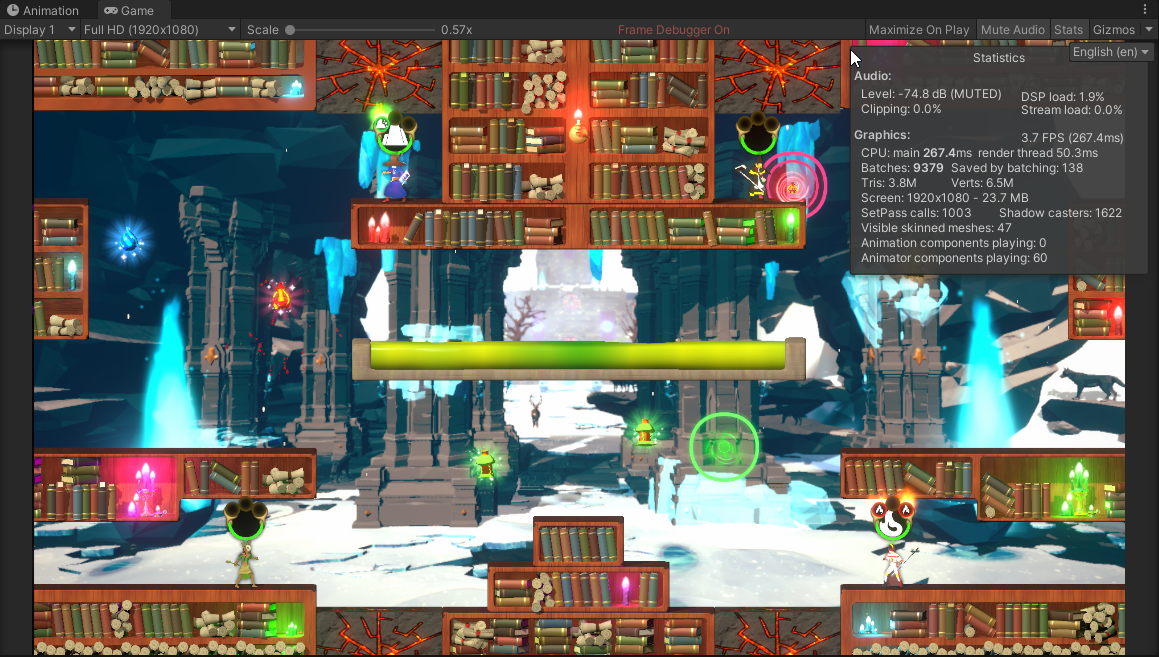Open the English (en) language dropdown
The height and width of the screenshot is (657, 1159).
(1111, 52)
